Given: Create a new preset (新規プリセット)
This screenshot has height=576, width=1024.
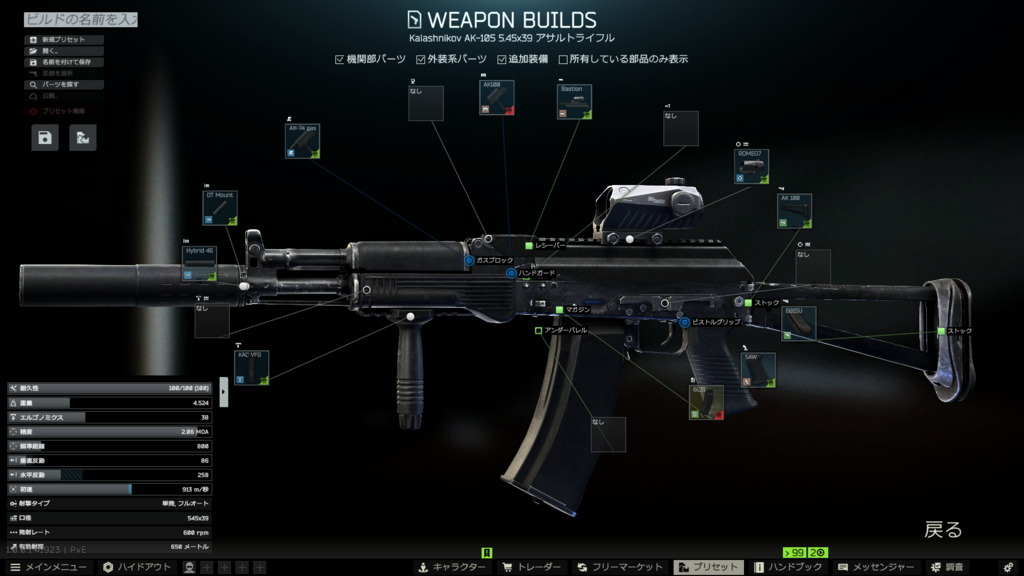Looking at the screenshot, I should coord(63,40).
